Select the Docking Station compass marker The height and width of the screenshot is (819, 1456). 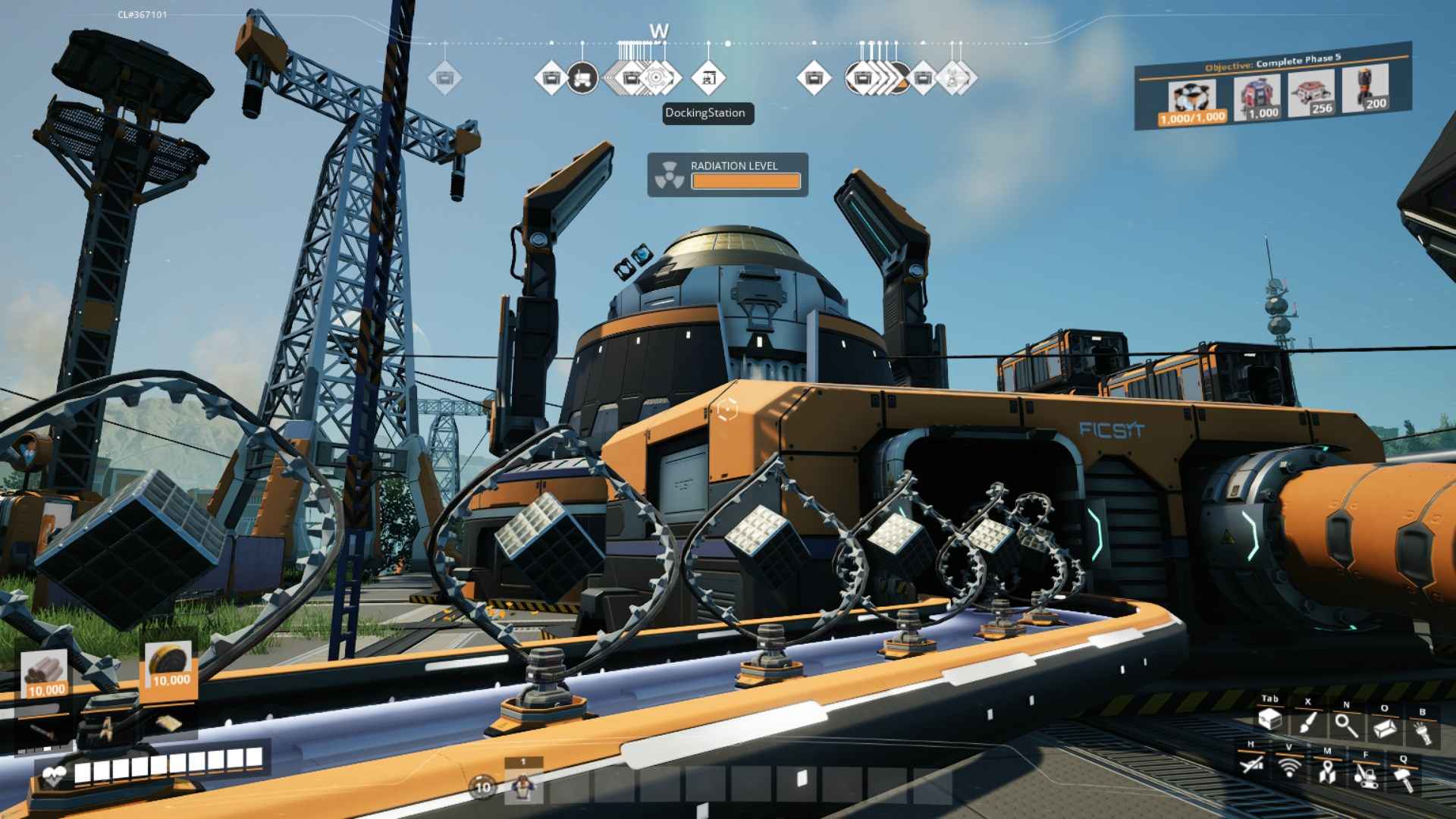[708, 77]
